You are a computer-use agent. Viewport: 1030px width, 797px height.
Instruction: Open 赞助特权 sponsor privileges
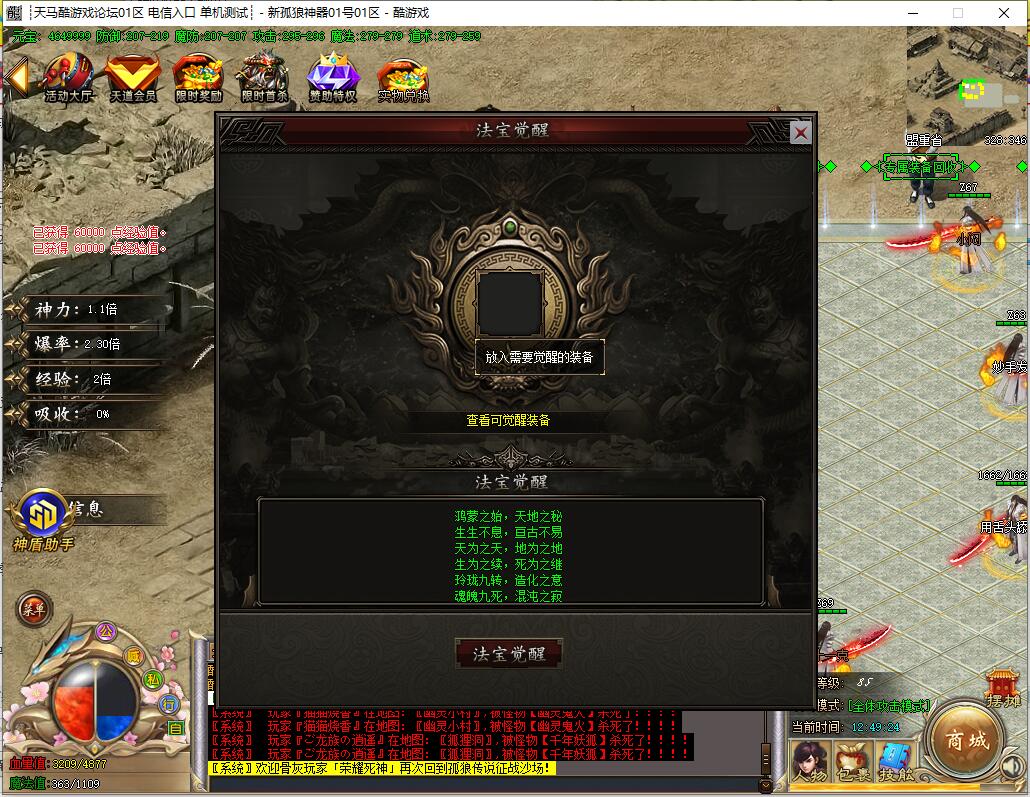[332, 76]
